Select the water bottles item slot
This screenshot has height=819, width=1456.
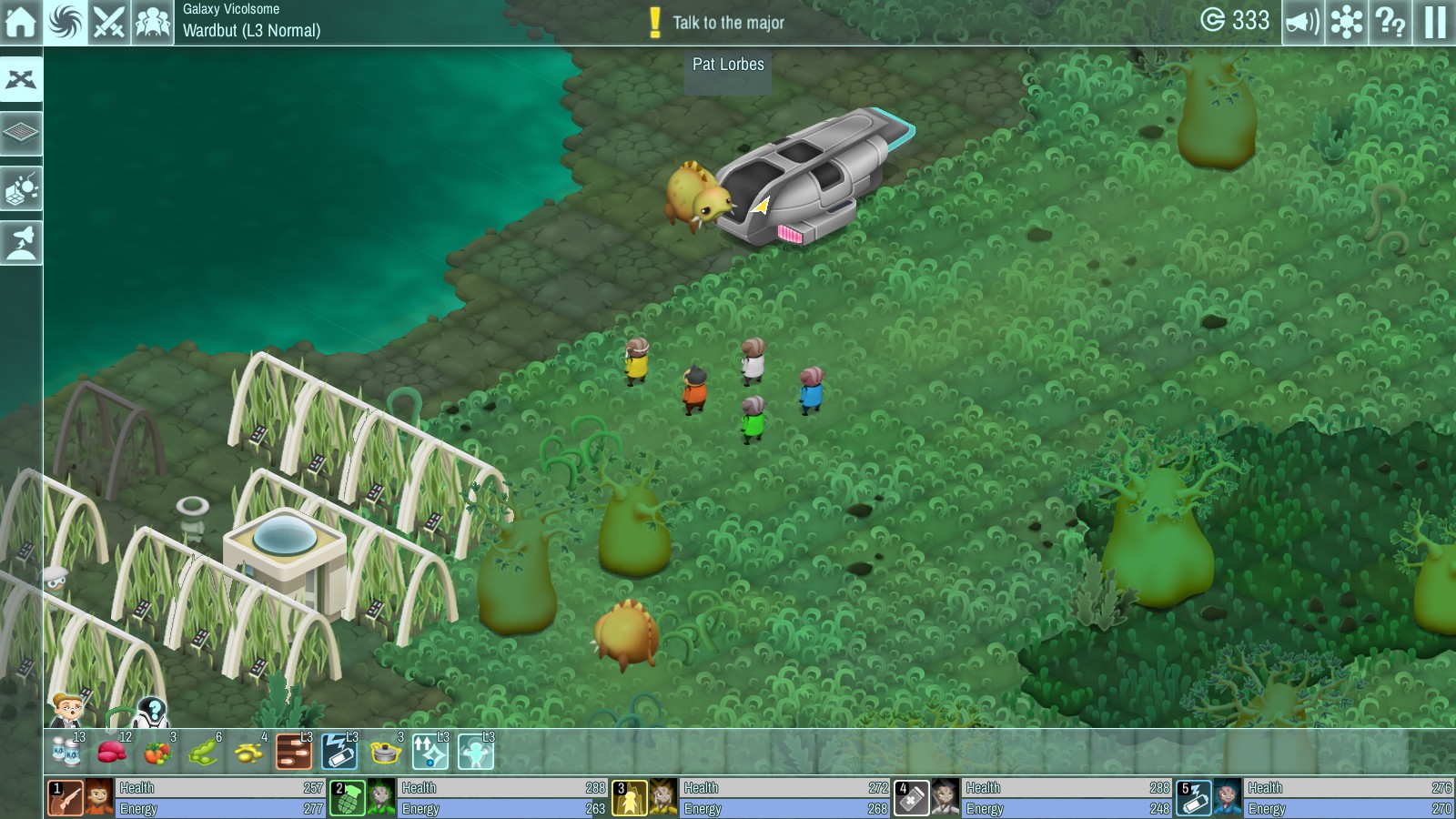[x=67, y=752]
